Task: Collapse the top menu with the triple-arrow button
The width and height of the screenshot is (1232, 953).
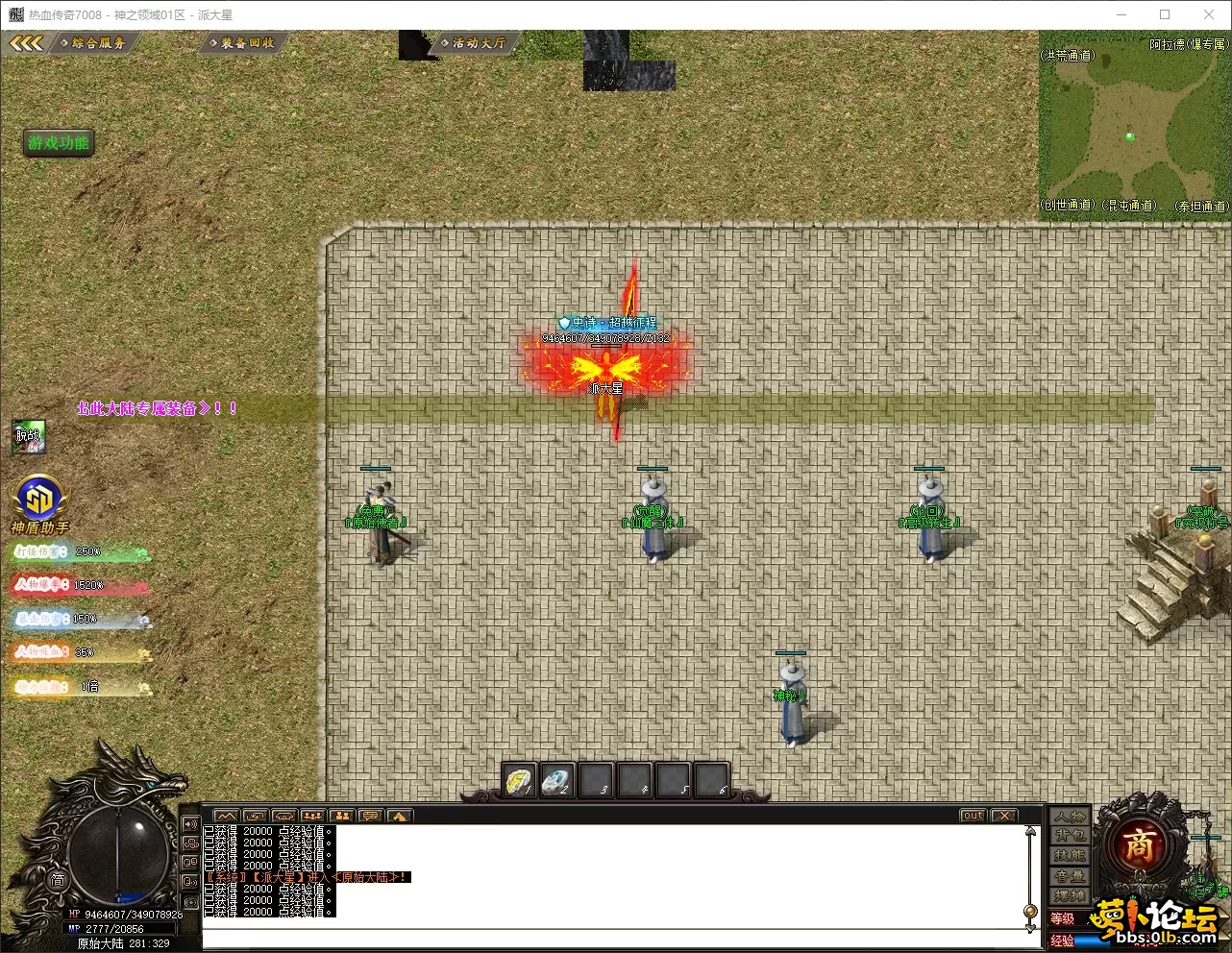Action: [x=26, y=43]
